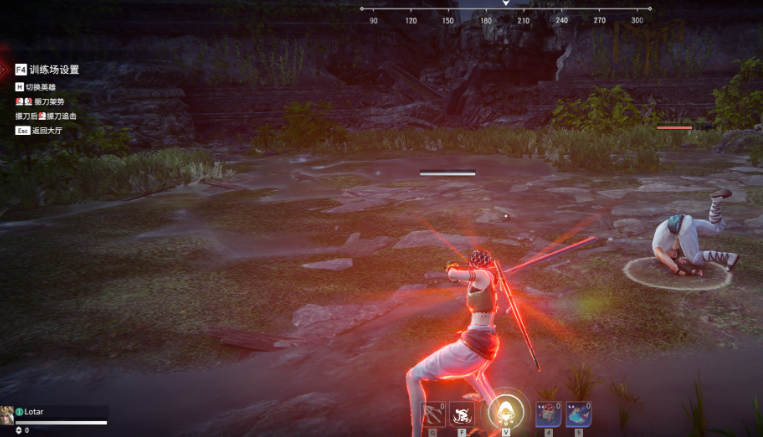
Task: Click Lotar's character portrait
Action: coord(8,414)
